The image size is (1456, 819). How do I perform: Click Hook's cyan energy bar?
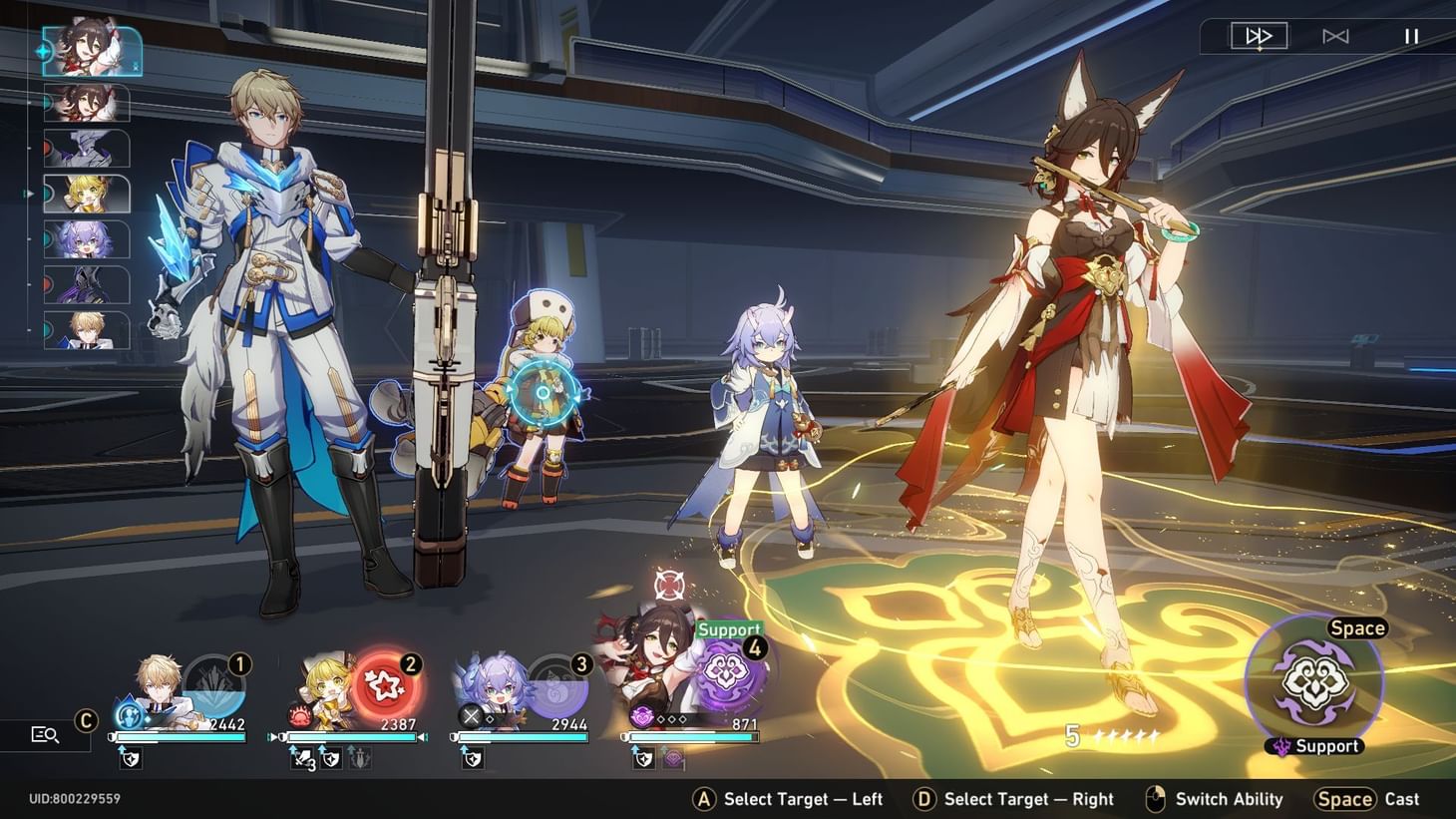(351, 737)
